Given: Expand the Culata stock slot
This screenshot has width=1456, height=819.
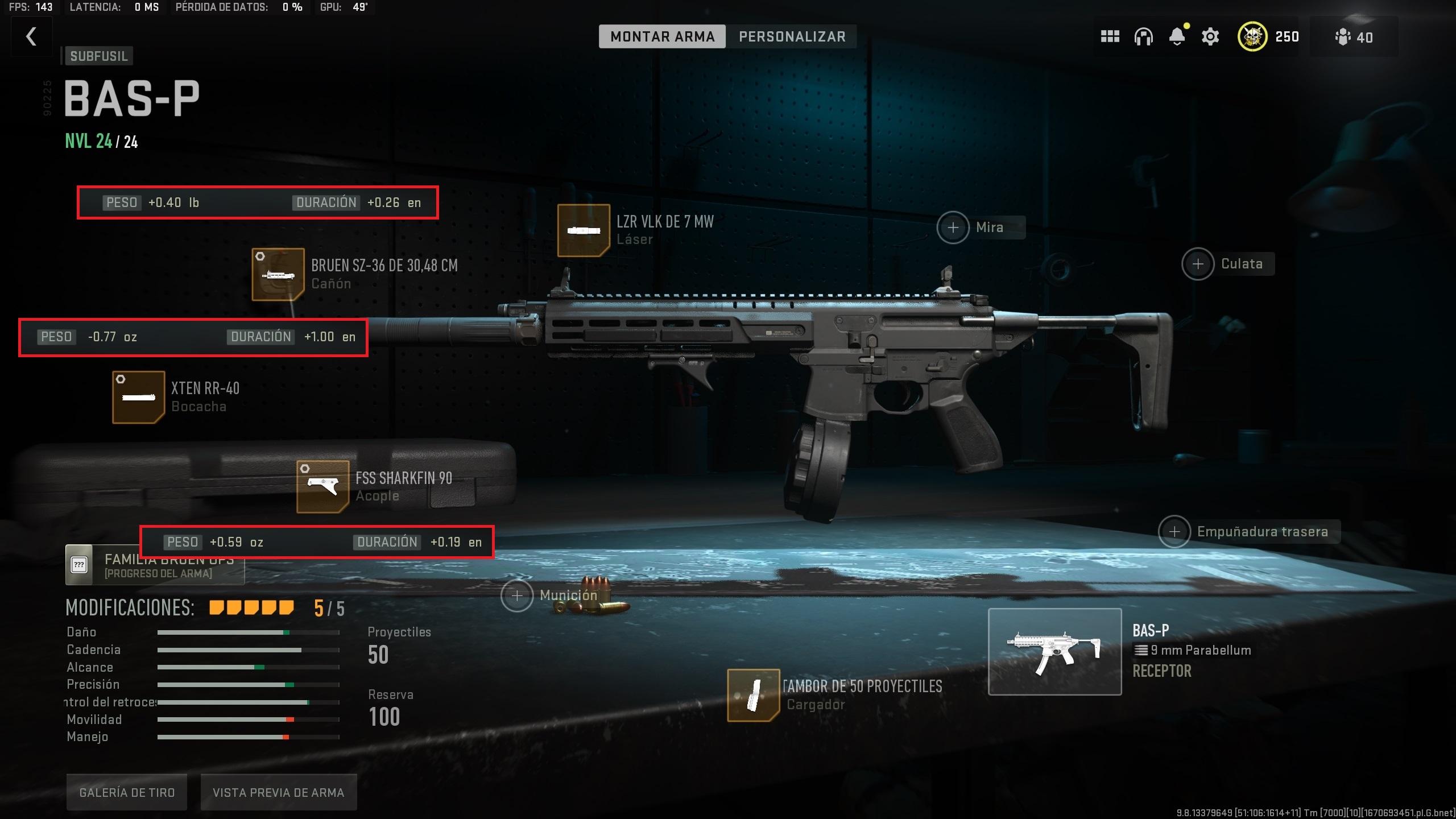Looking at the screenshot, I should pos(1198,263).
